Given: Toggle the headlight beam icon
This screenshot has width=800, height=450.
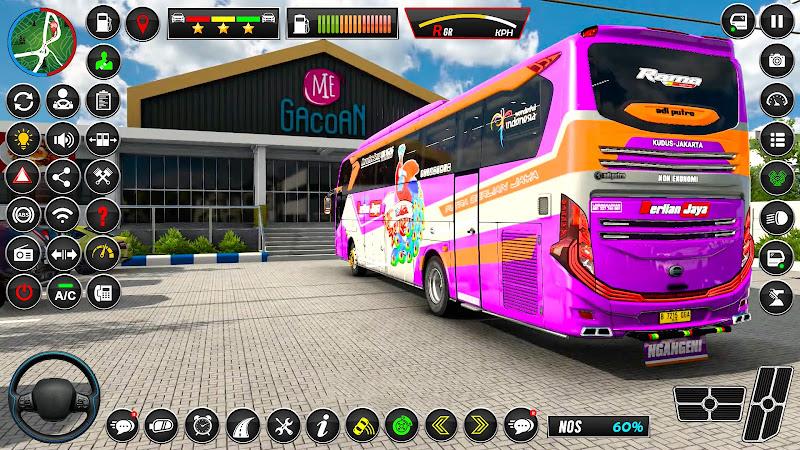Looking at the screenshot, I should pyautogui.click(x=776, y=216).
